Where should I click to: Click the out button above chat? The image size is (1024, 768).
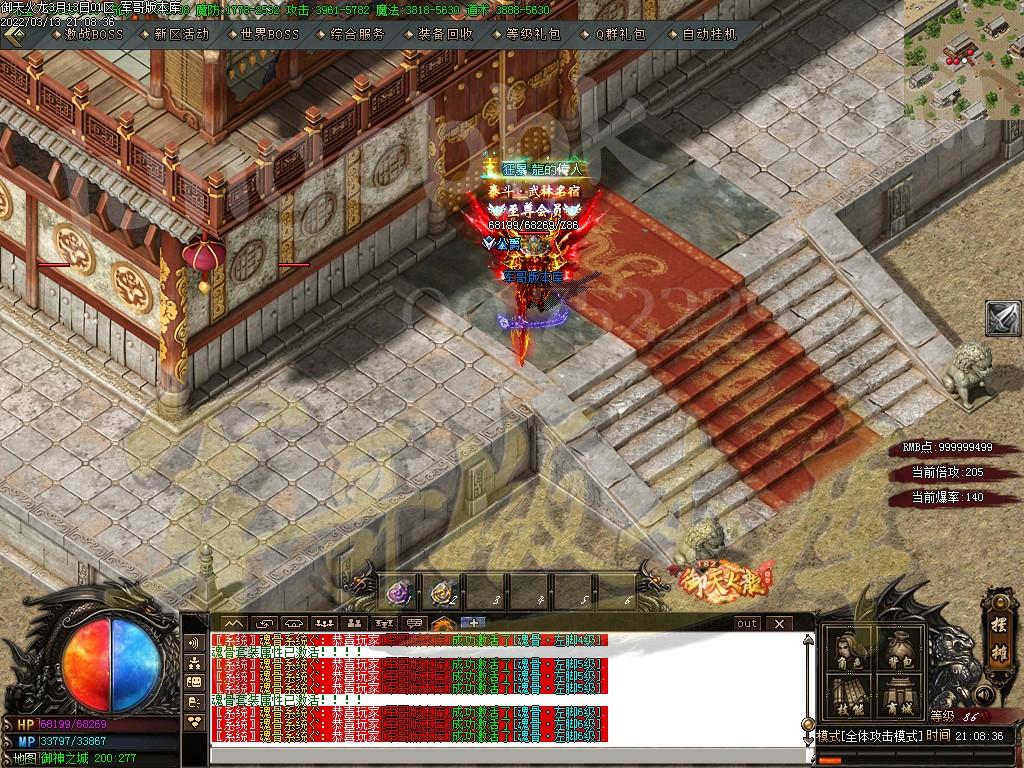tap(747, 623)
